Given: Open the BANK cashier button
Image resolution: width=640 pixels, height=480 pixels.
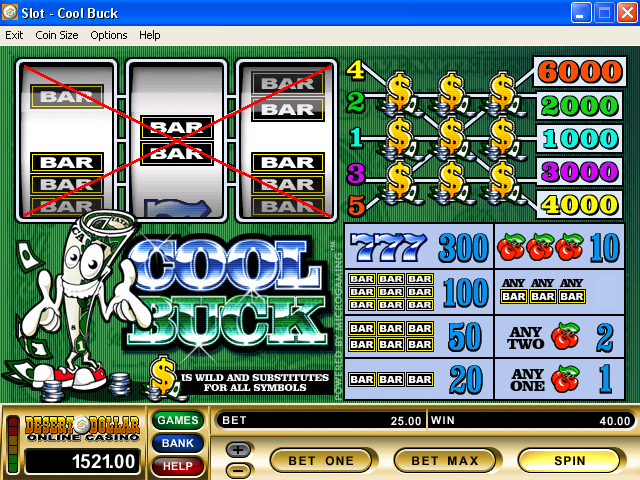Looking at the screenshot, I should click(177, 443).
